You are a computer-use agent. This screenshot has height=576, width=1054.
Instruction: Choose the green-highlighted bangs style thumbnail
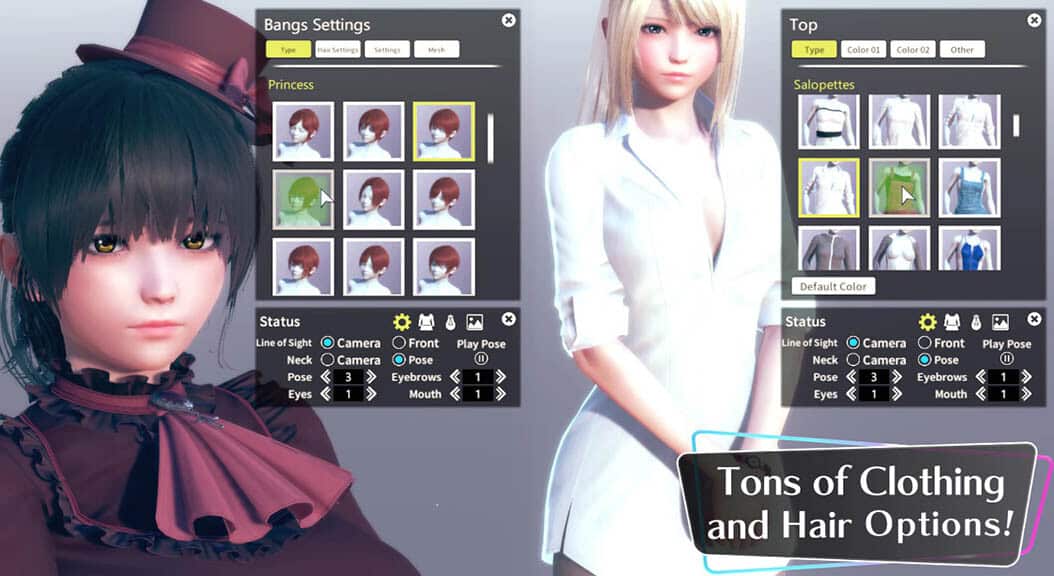[303, 199]
